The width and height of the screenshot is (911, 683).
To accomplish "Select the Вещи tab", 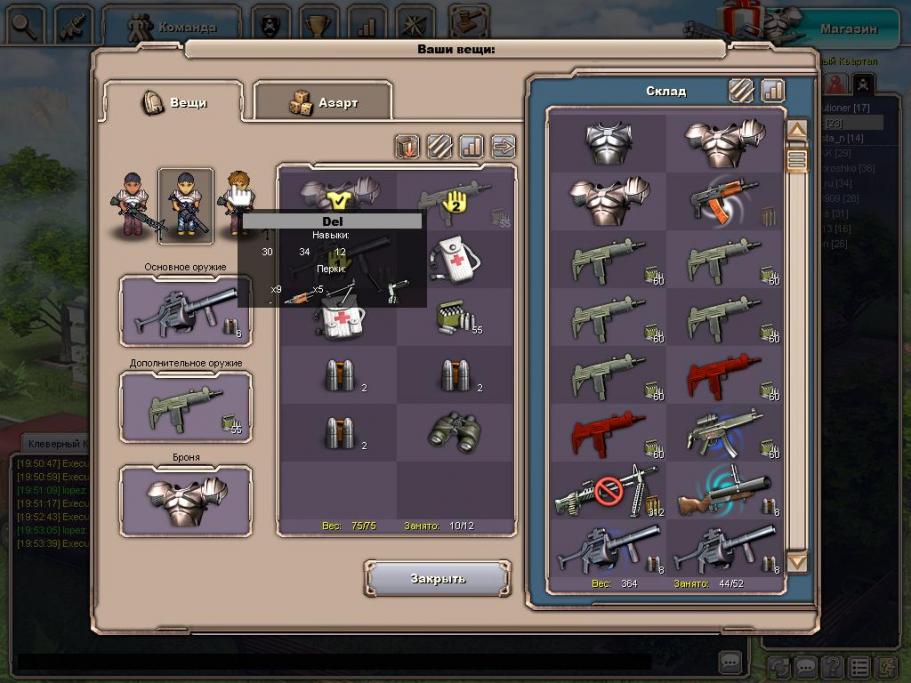I will (x=174, y=102).
